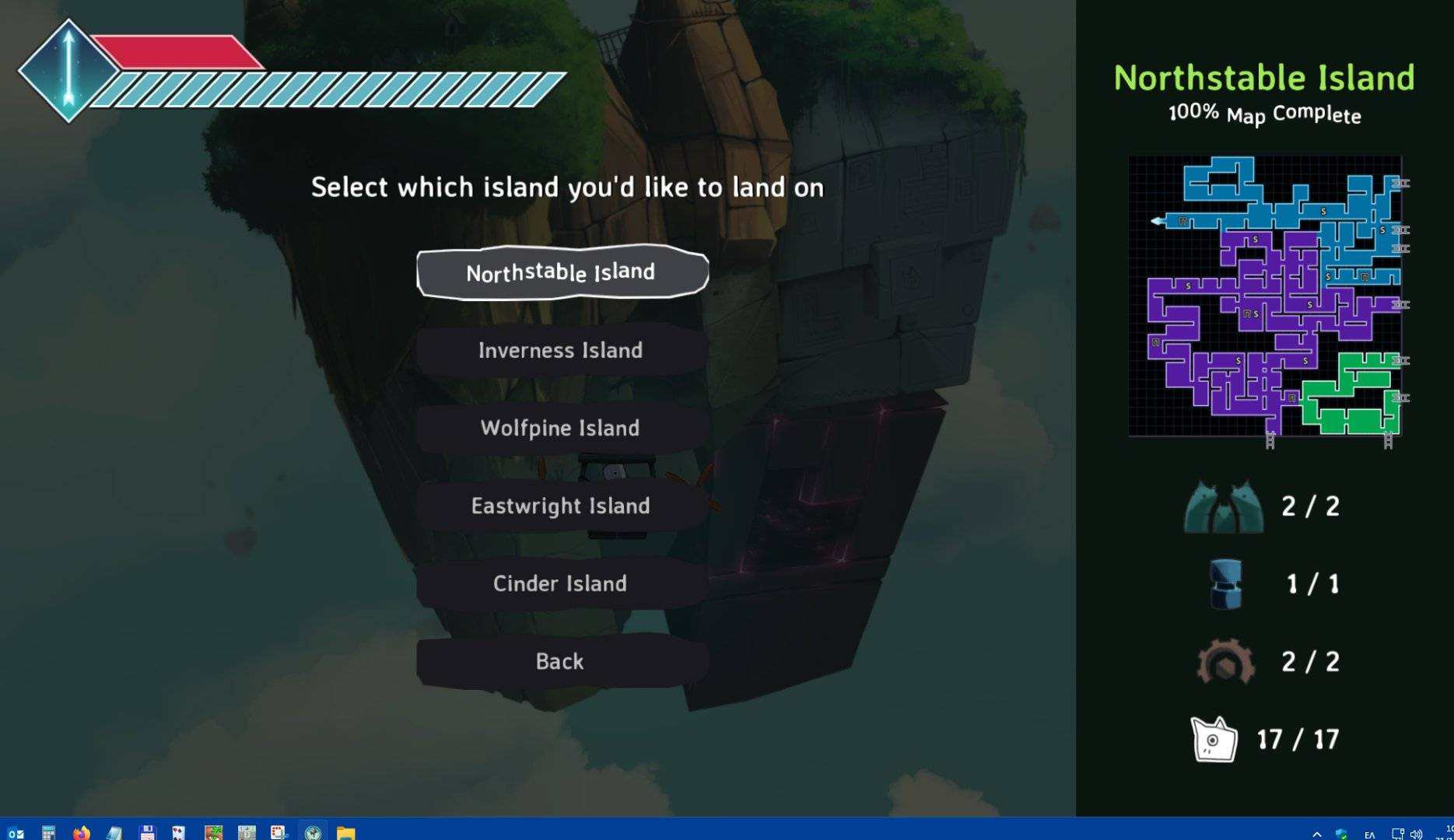This screenshot has height=840, width=1454.
Task: Click the map scrap icon next to 17/17
Action: pyautogui.click(x=1214, y=739)
